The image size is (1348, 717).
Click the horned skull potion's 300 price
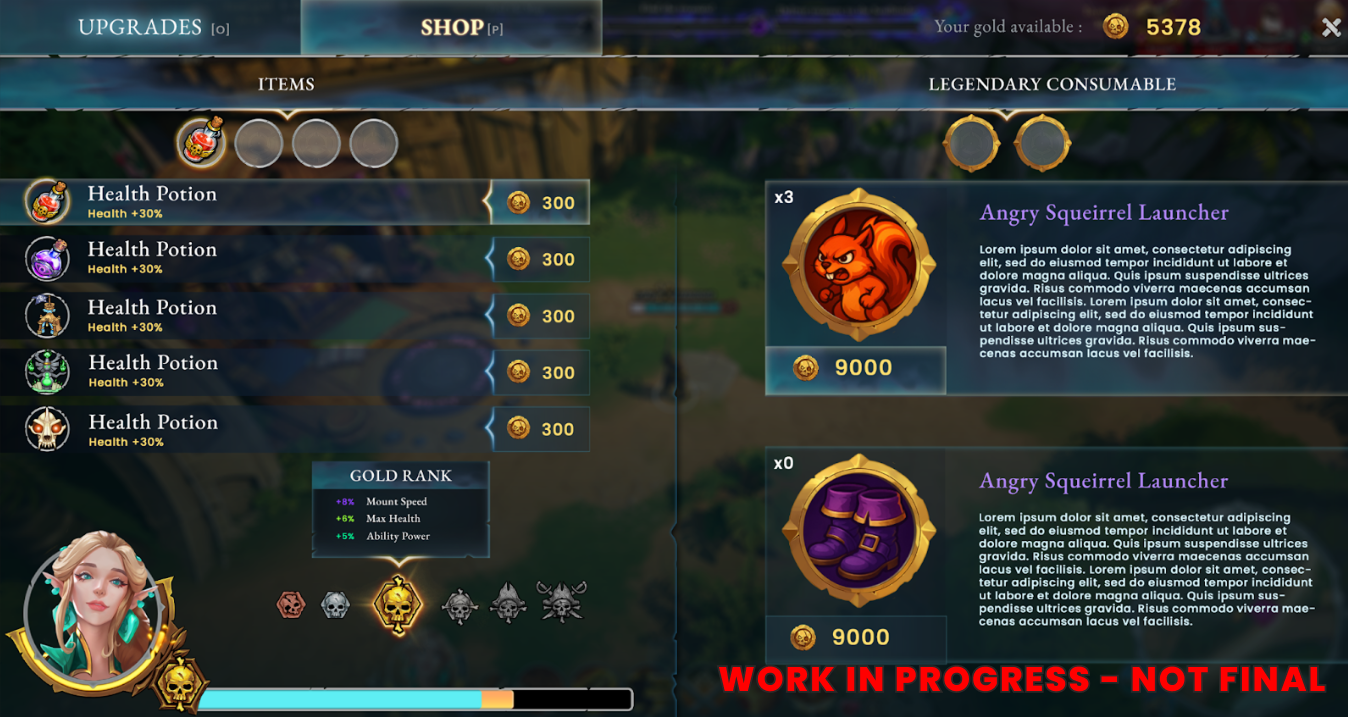pyautogui.click(x=541, y=429)
